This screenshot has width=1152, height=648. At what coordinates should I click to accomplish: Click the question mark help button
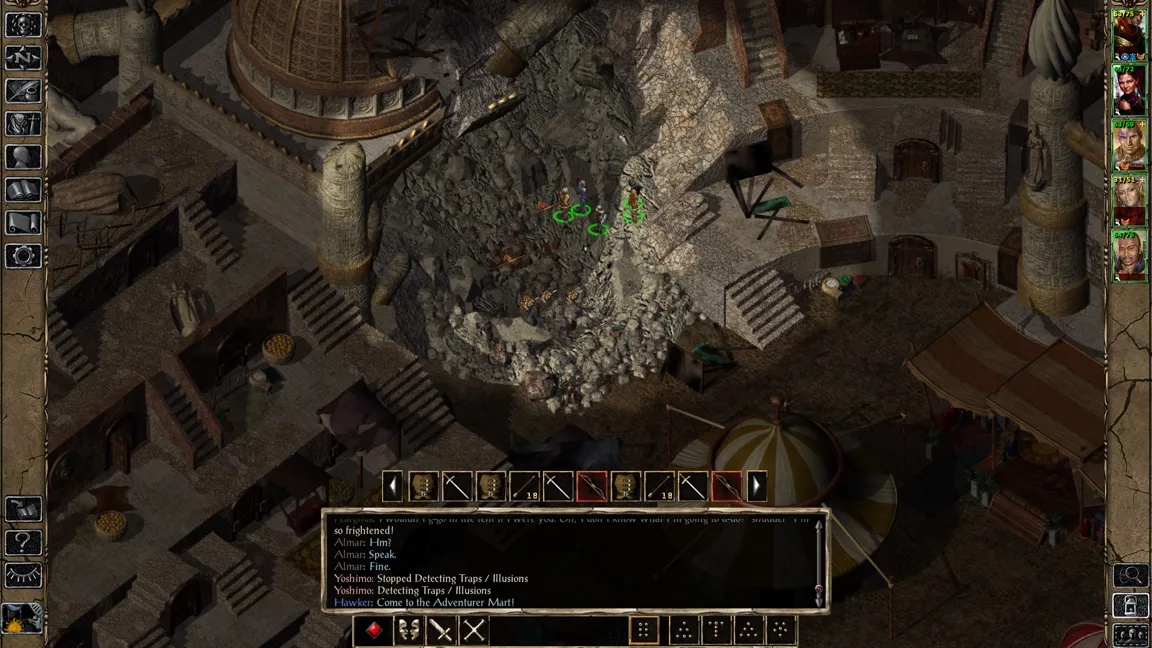[x=23, y=543]
